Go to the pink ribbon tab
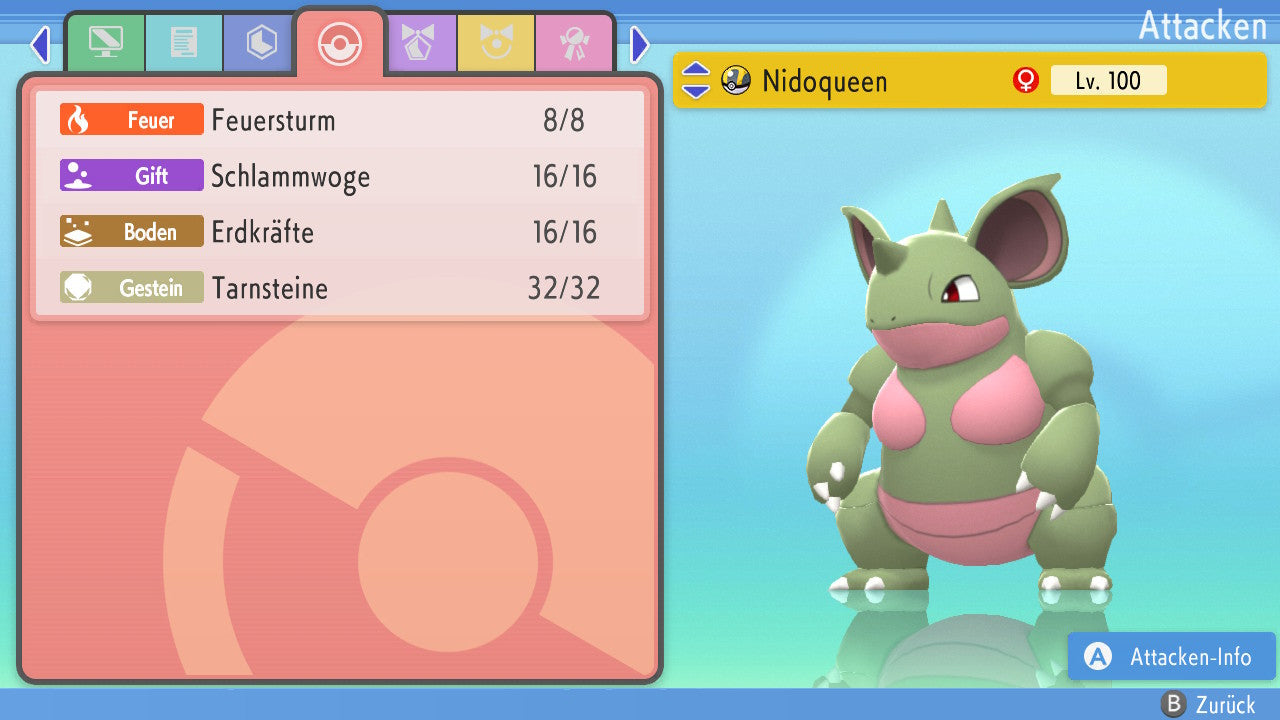The image size is (1280, 720). (574, 43)
